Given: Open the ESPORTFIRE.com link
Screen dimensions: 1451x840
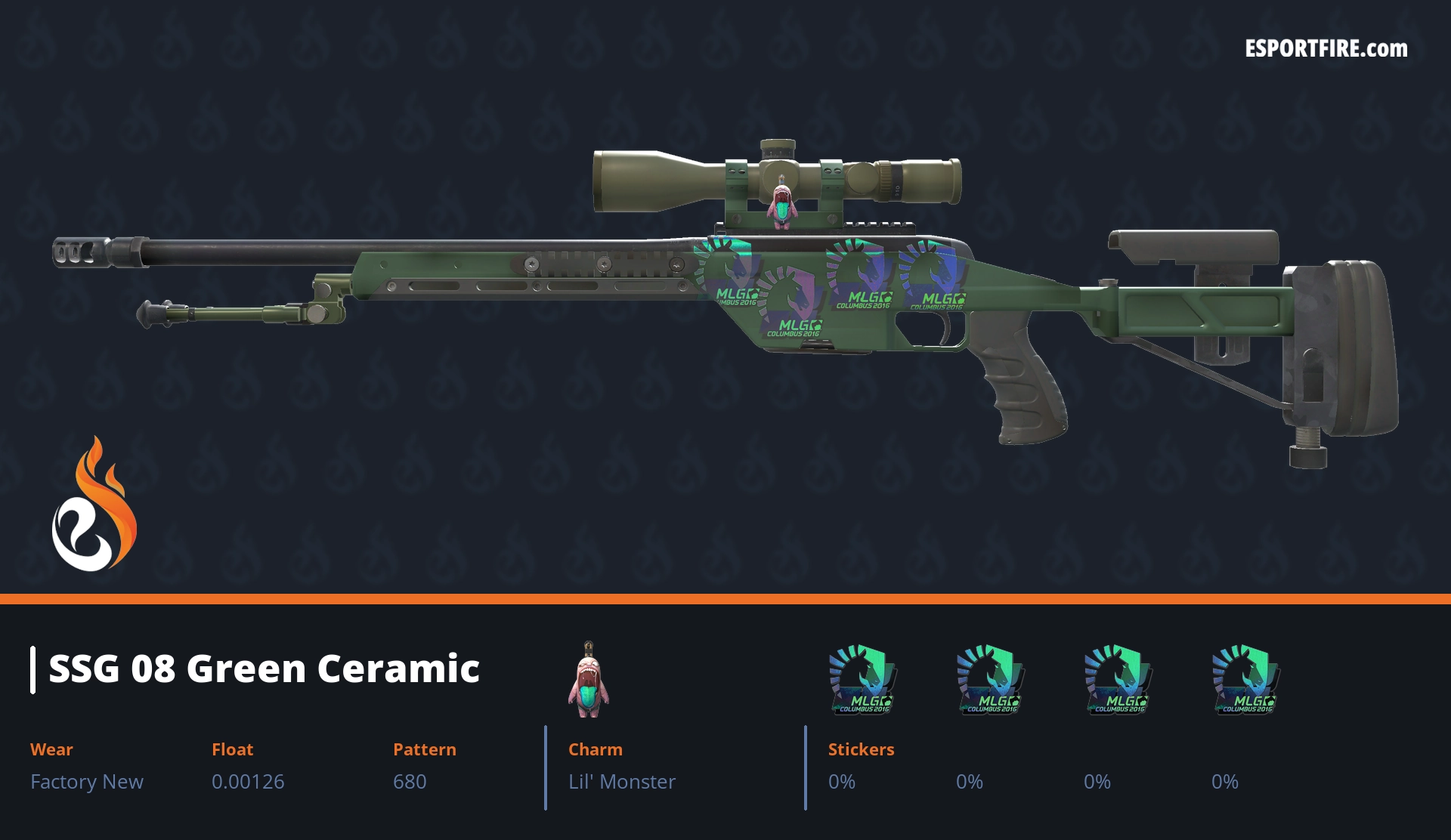Looking at the screenshot, I should (x=1326, y=49).
